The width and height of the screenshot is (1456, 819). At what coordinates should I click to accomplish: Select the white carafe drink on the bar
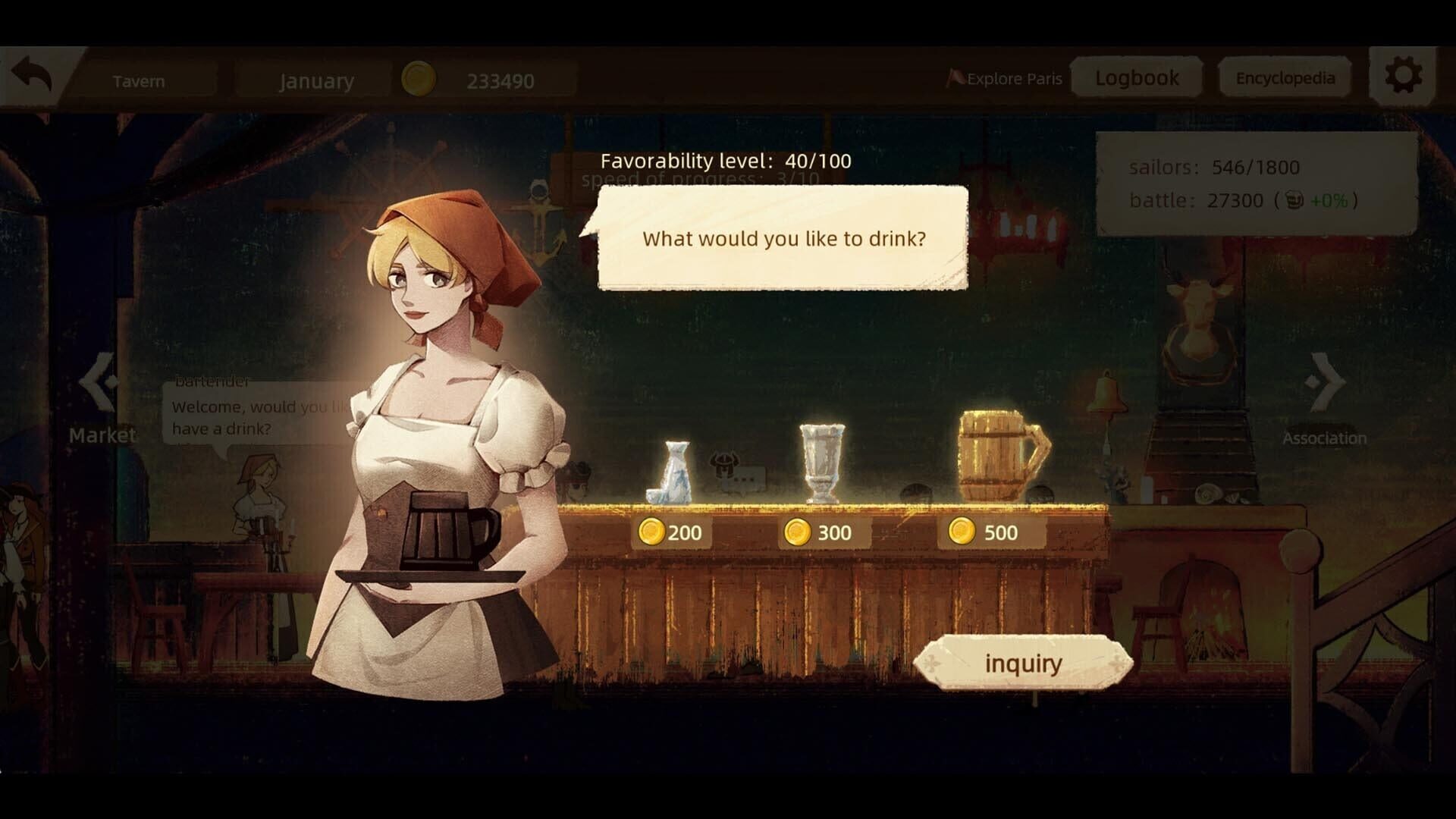point(673,470)
